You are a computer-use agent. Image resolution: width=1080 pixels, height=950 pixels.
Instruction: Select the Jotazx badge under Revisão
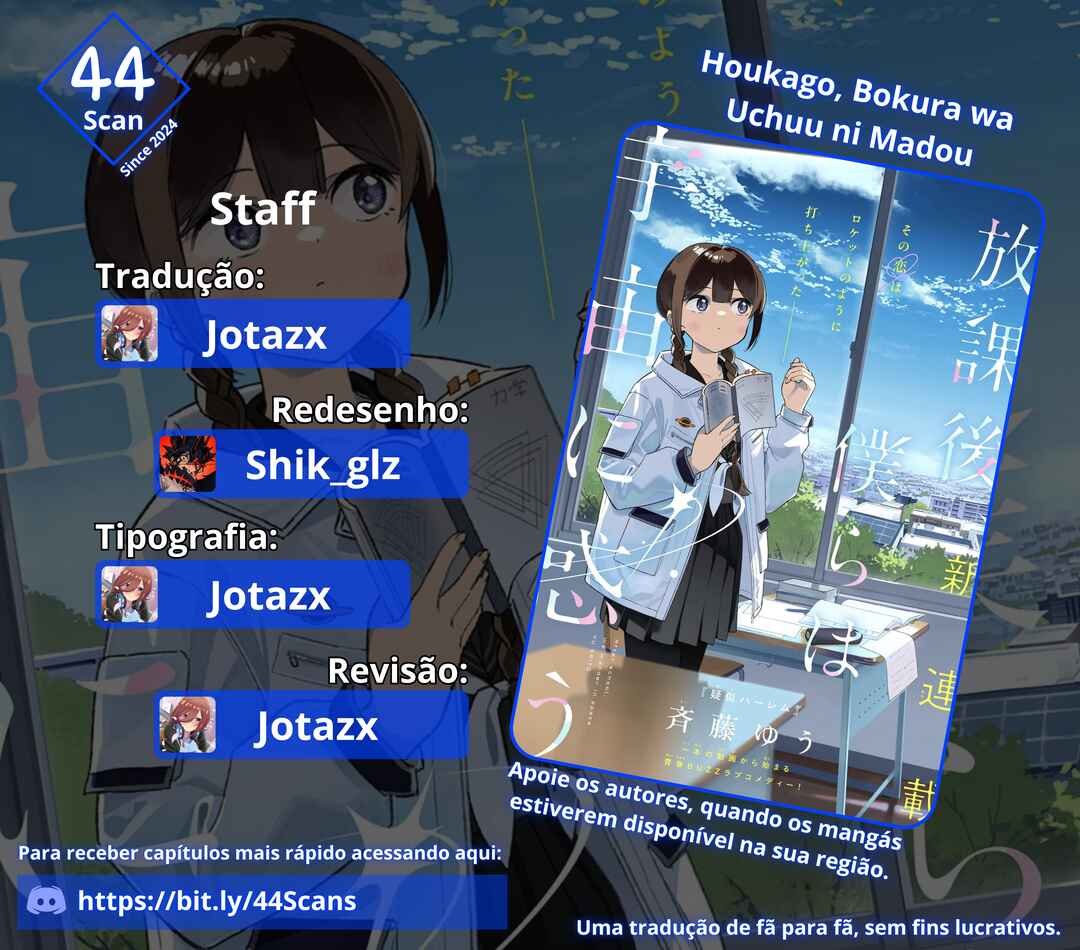(311, 725)
